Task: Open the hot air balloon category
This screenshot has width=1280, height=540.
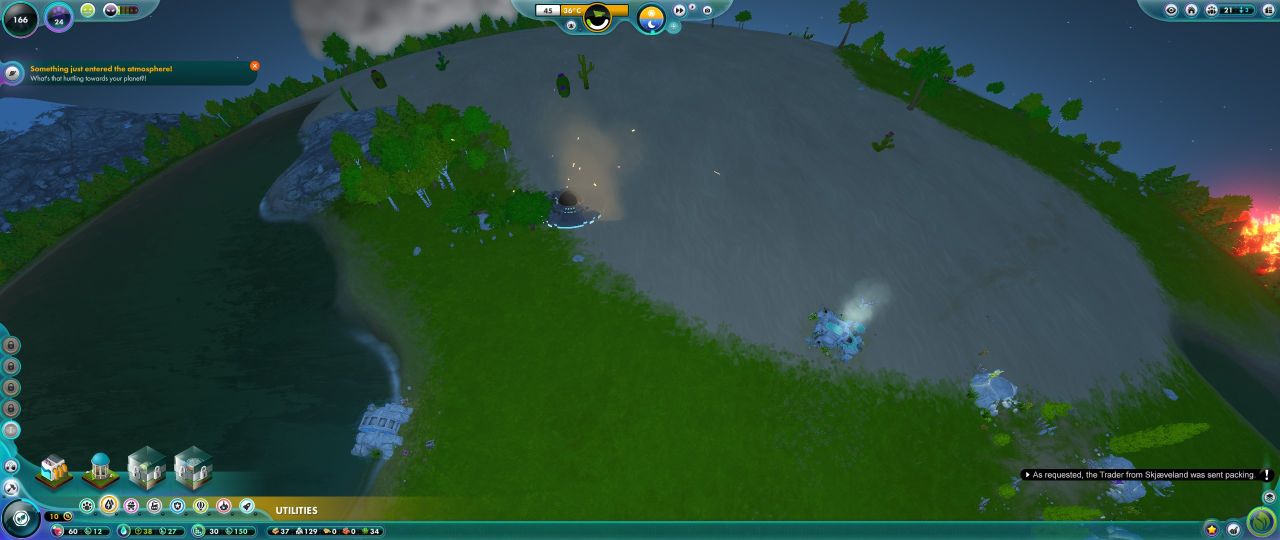Action: coord(201,506)
